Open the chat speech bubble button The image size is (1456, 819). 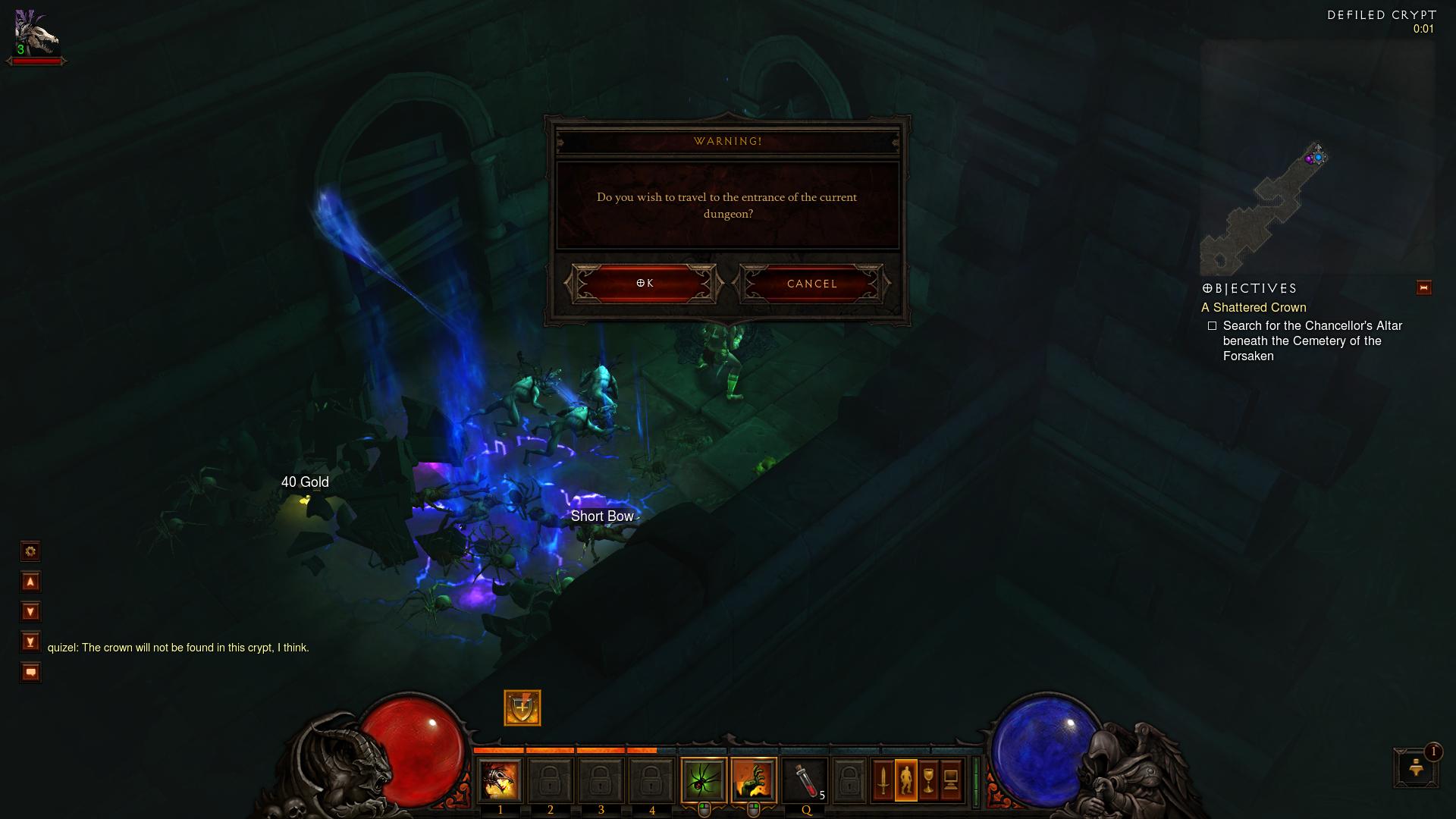coord(30,673)
